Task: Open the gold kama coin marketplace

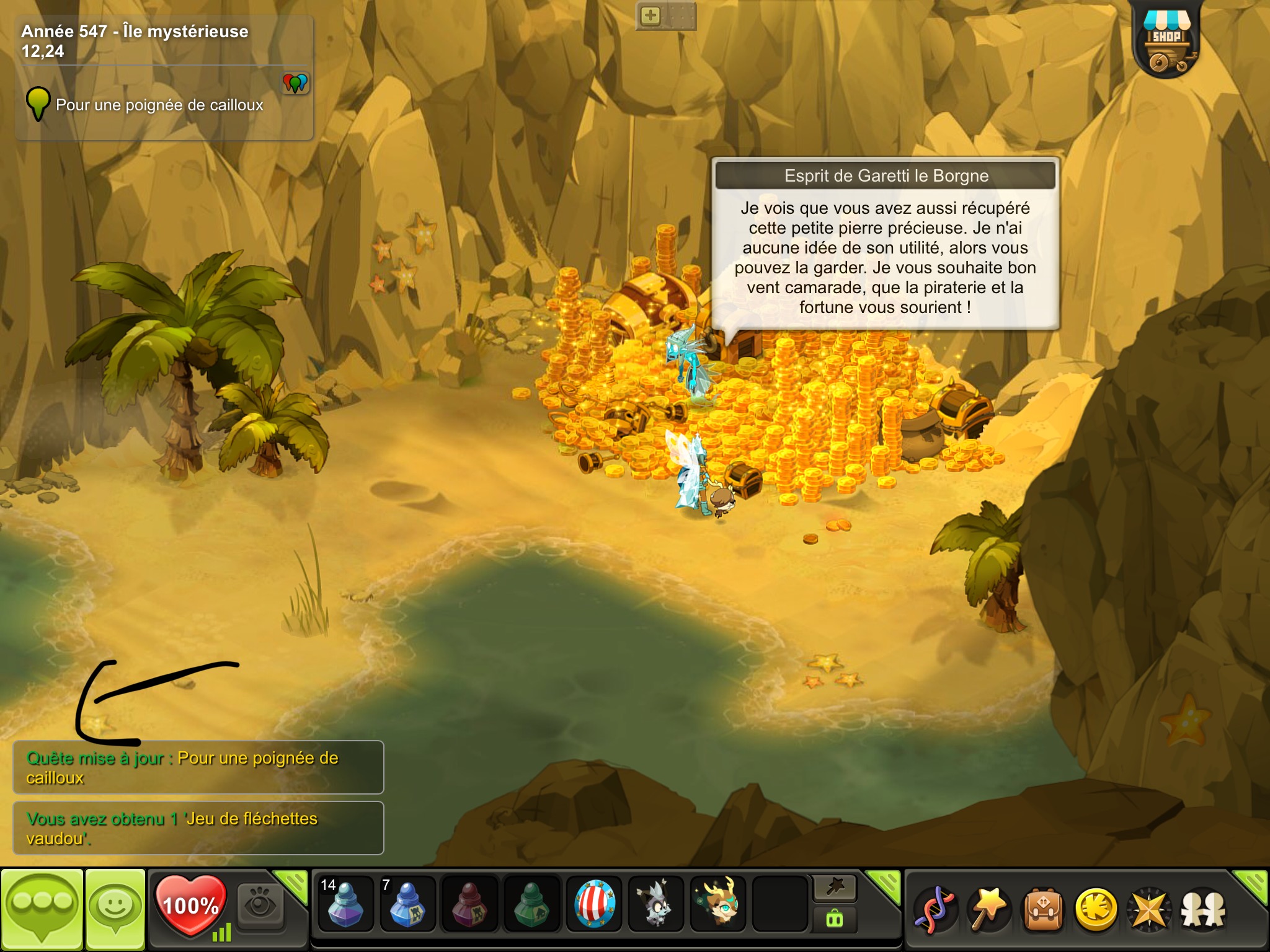Action: pos(1096,910)
